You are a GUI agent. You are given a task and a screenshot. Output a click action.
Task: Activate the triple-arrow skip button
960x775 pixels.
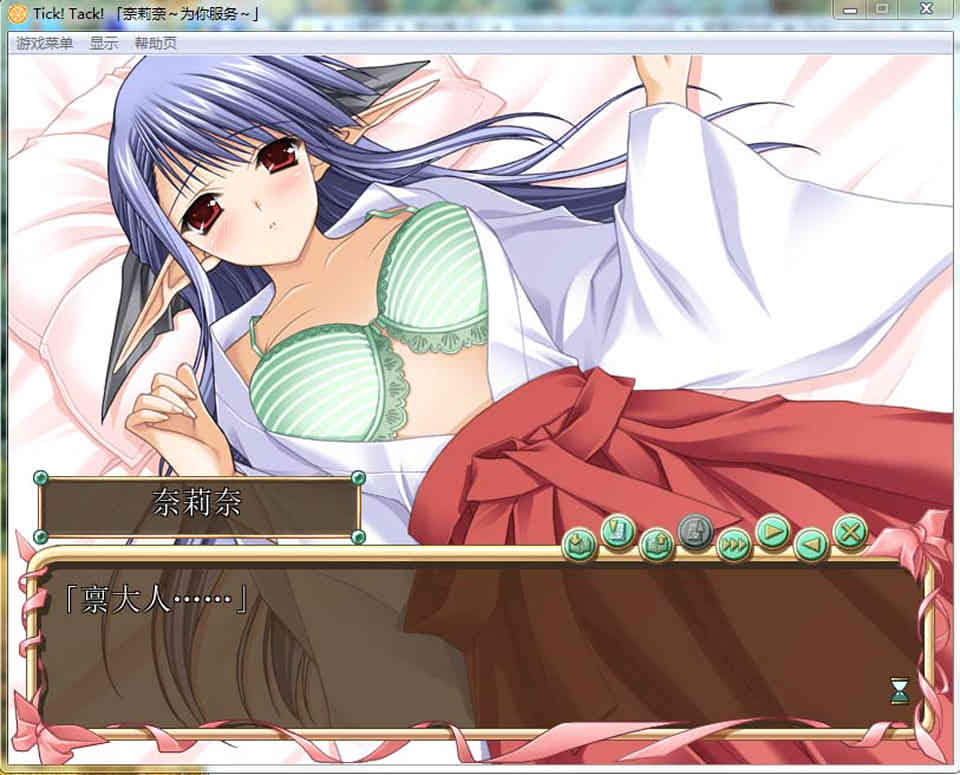coord(733,544)
